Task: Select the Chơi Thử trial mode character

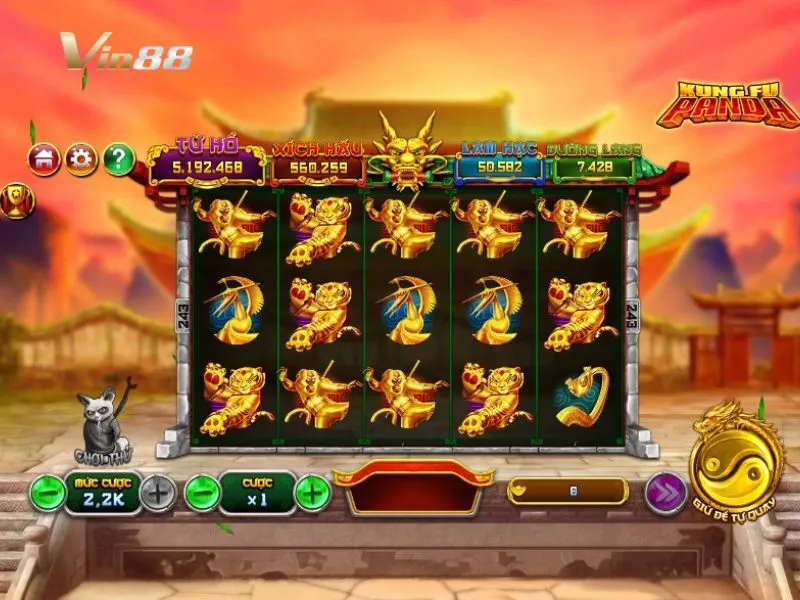Action: tap(103, 425)
